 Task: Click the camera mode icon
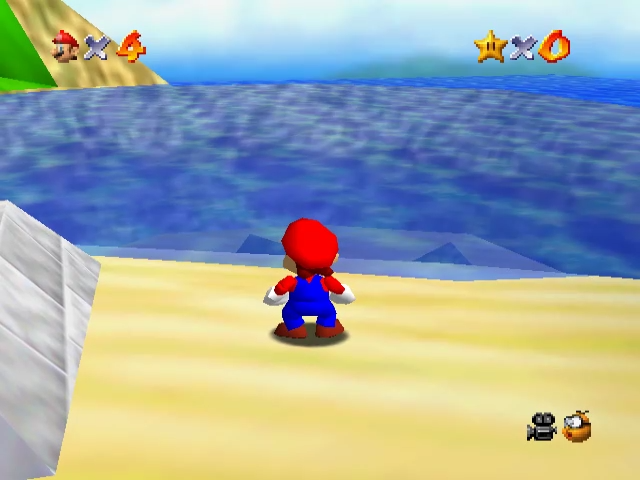(x=541, y=427)
